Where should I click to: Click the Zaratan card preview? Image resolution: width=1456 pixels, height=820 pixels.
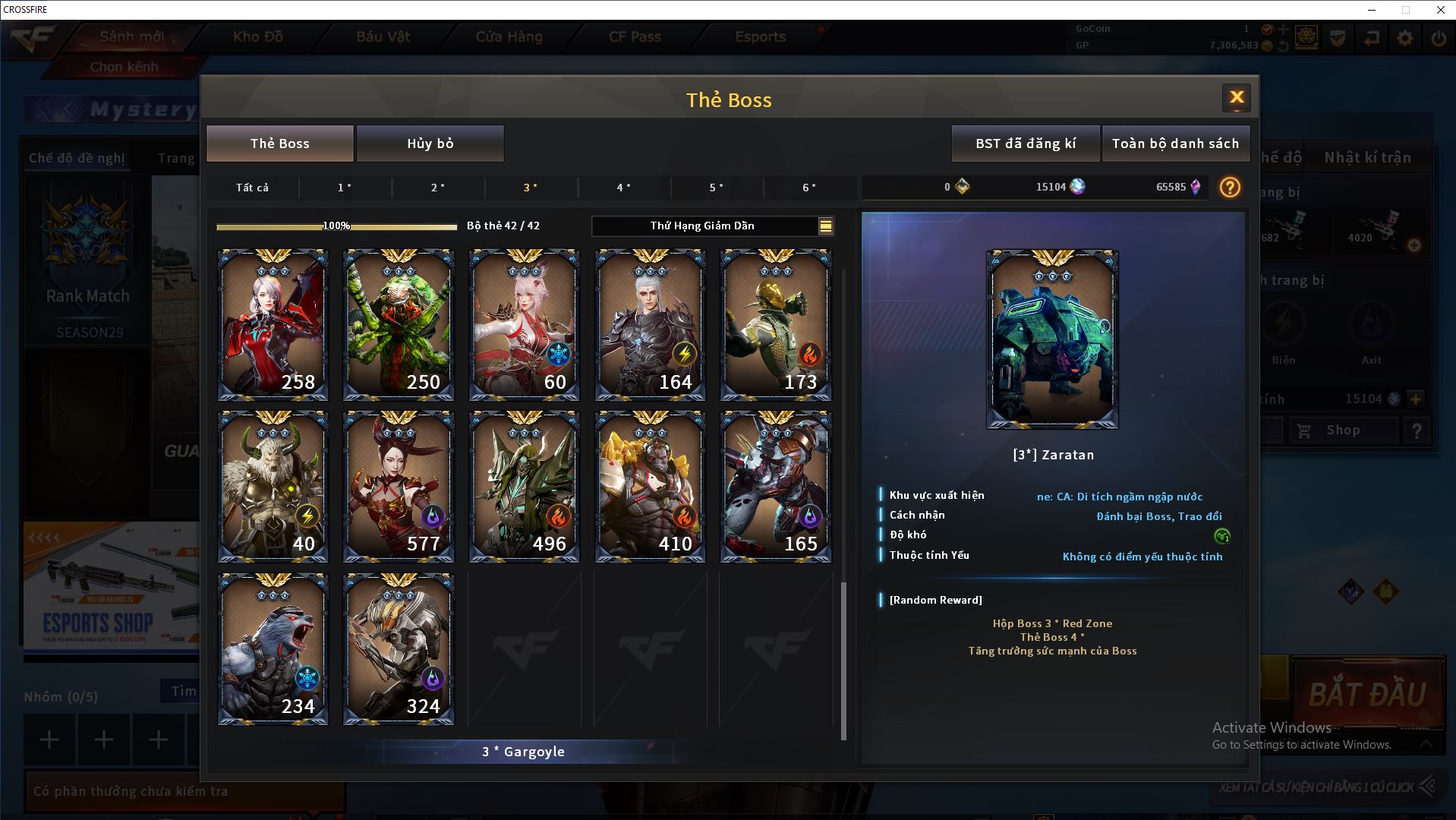point(1051,339)
